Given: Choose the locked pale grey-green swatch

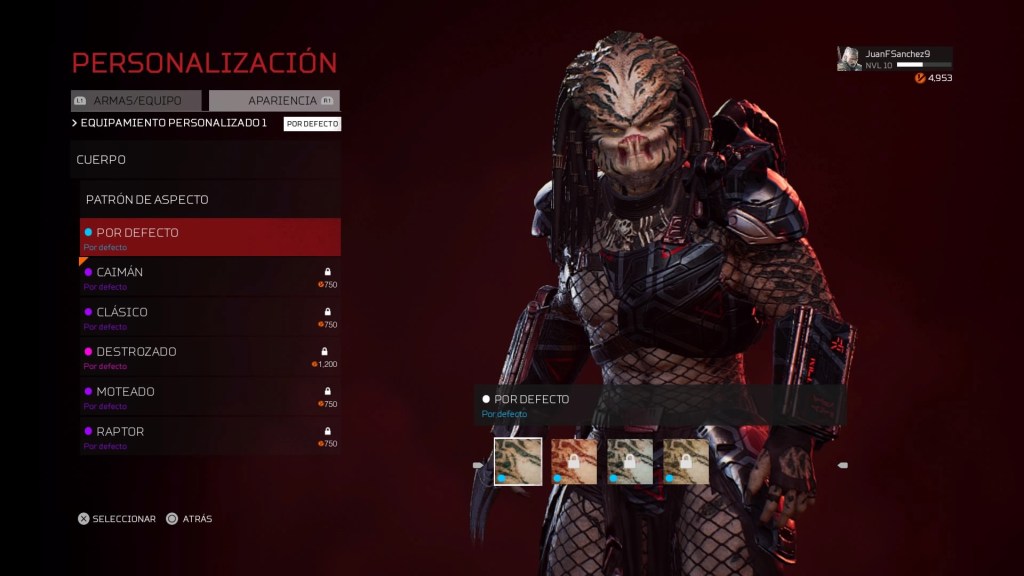Looking at the screenshot, I should [x=630, y=461].
